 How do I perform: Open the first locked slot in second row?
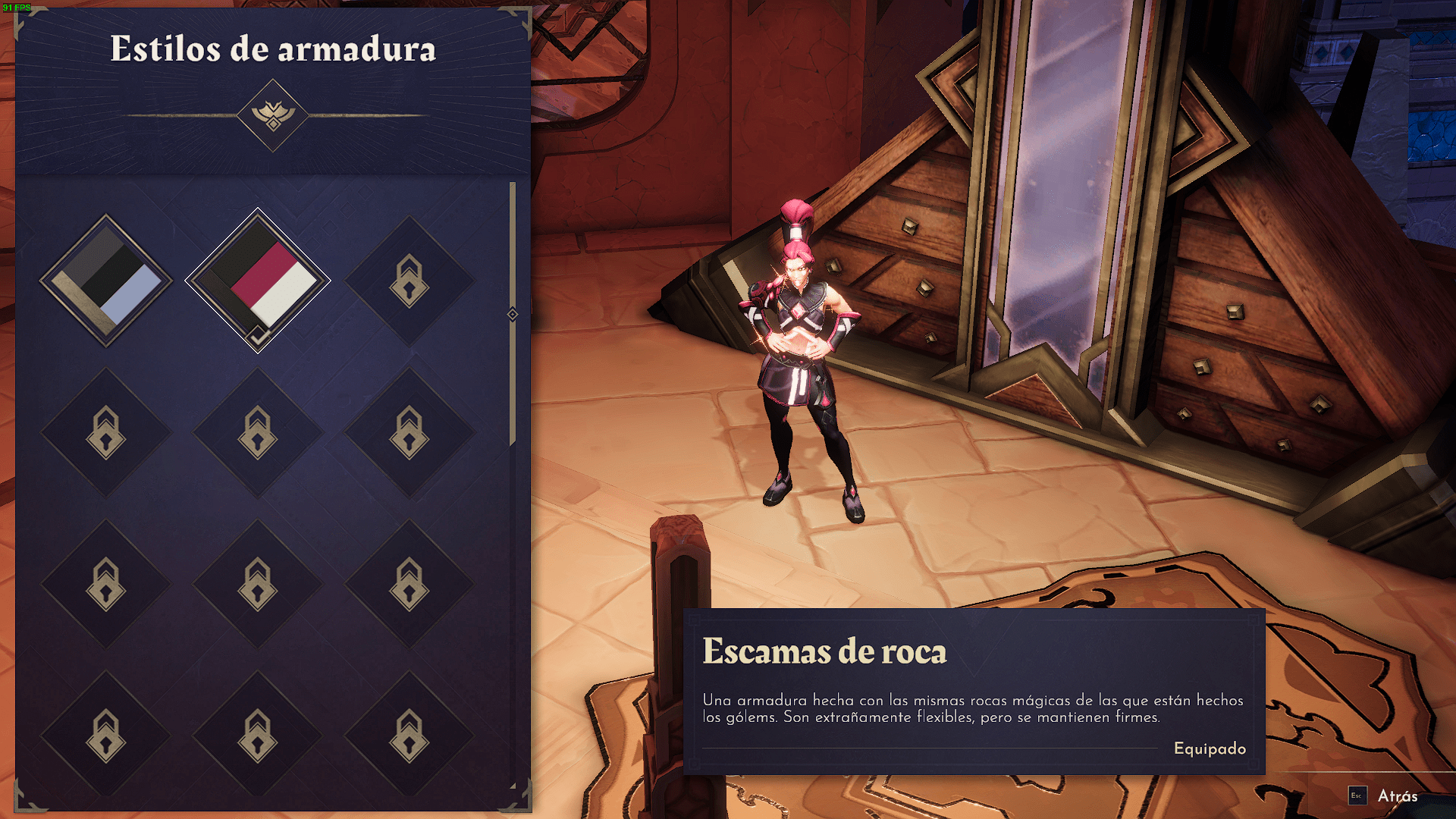click(x=108, y=432)
